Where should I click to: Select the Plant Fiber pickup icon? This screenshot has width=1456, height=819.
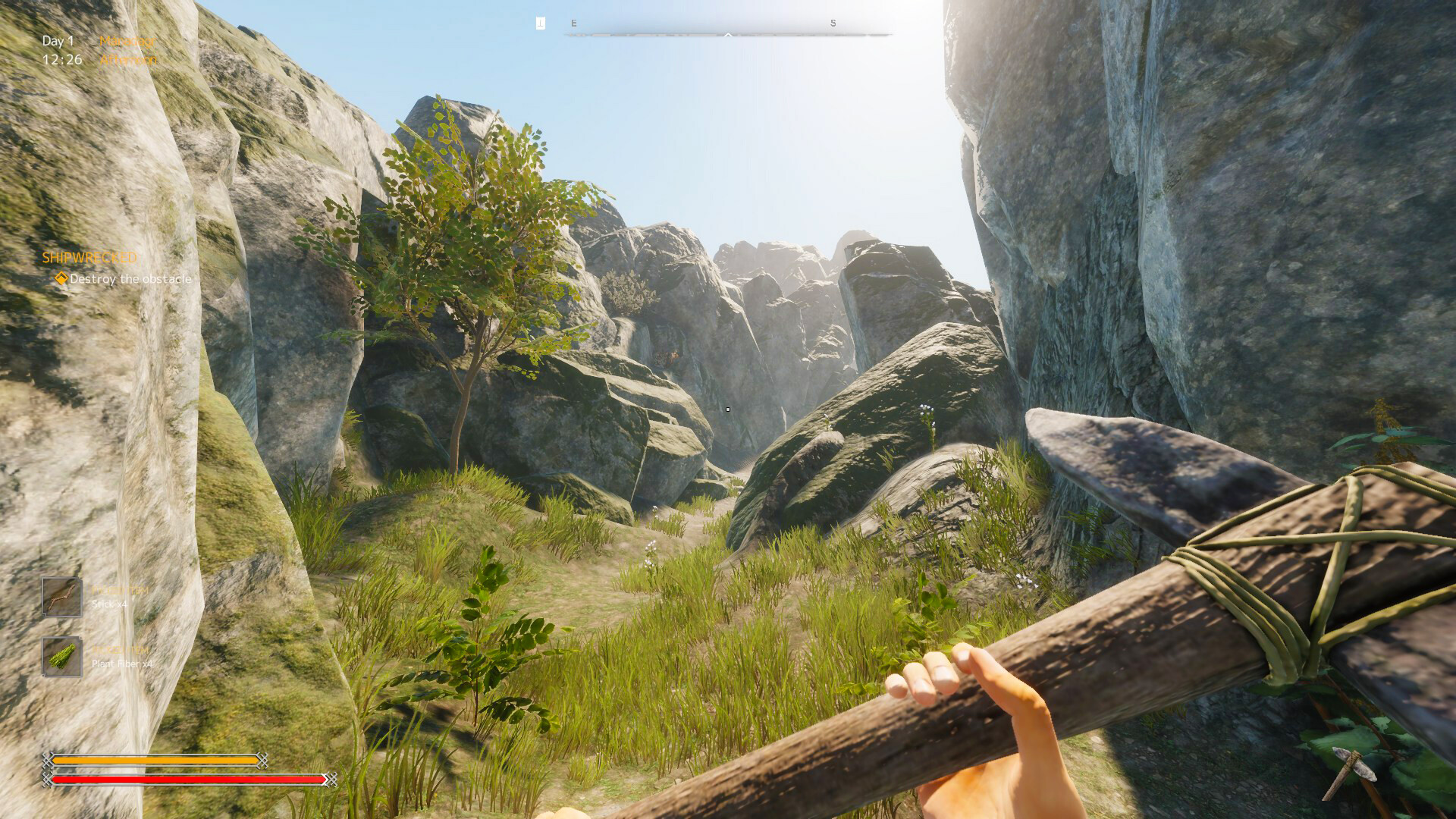pos(61,657)
